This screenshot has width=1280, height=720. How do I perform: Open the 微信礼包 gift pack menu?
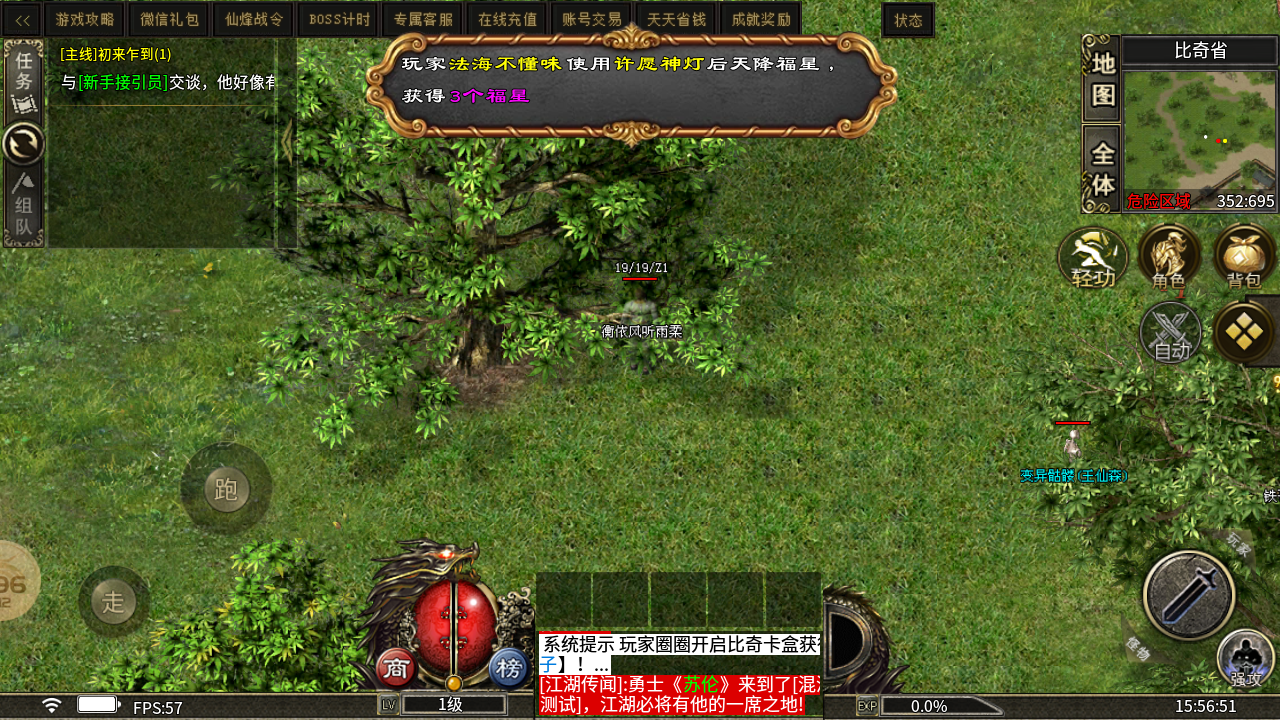(170, 20)
